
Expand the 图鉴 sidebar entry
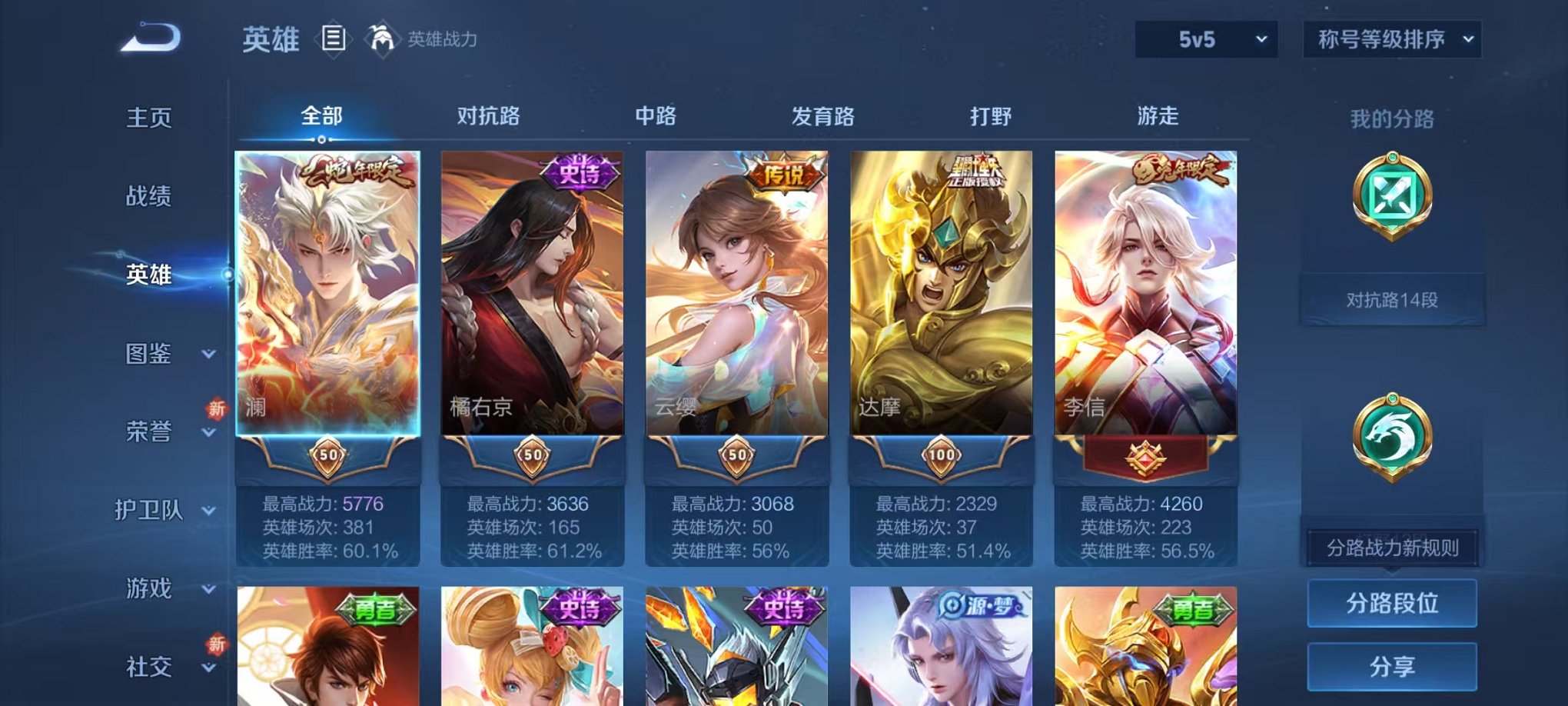151,355
